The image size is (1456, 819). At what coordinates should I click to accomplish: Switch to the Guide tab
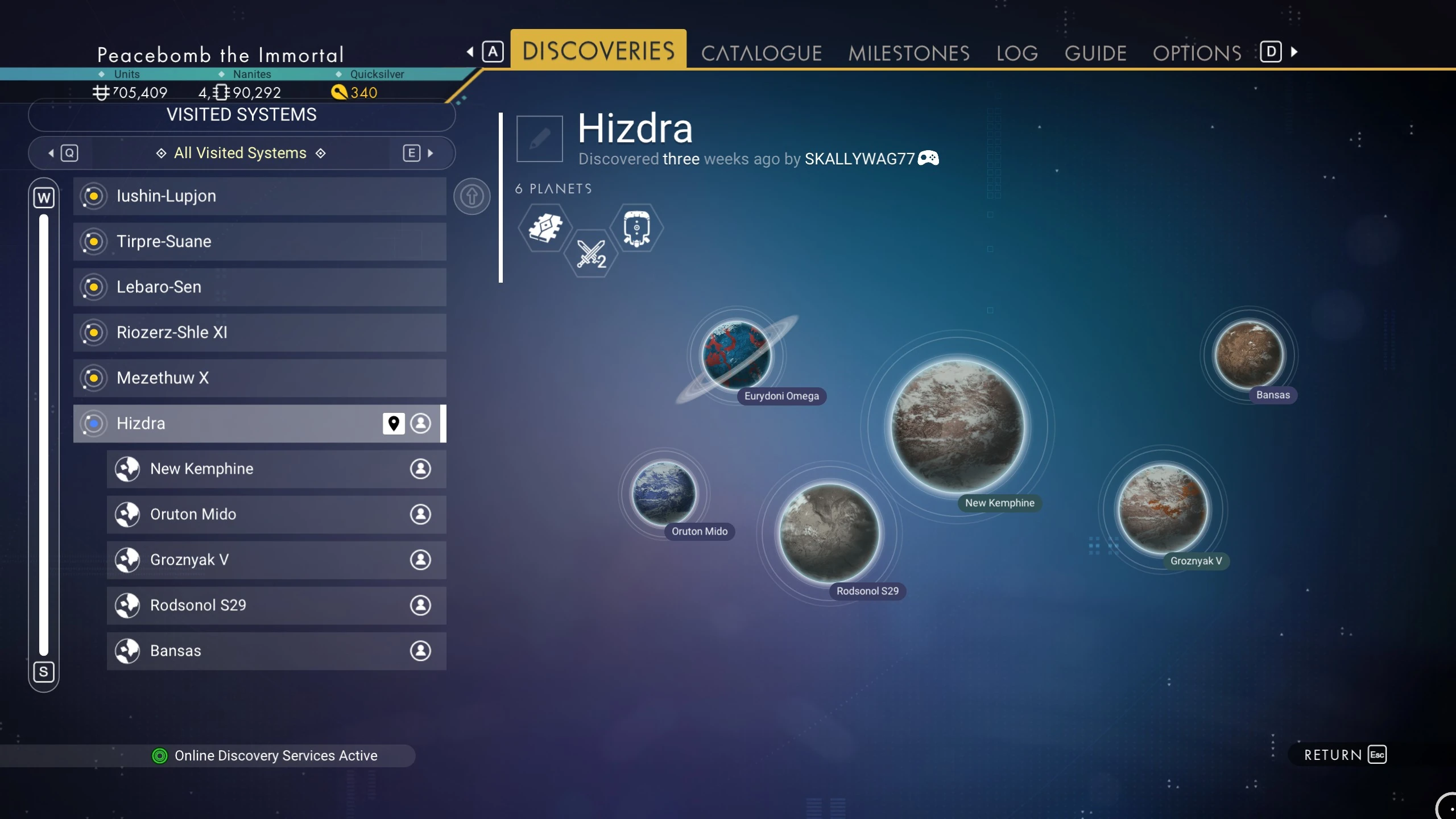(x=1095, y=53)
